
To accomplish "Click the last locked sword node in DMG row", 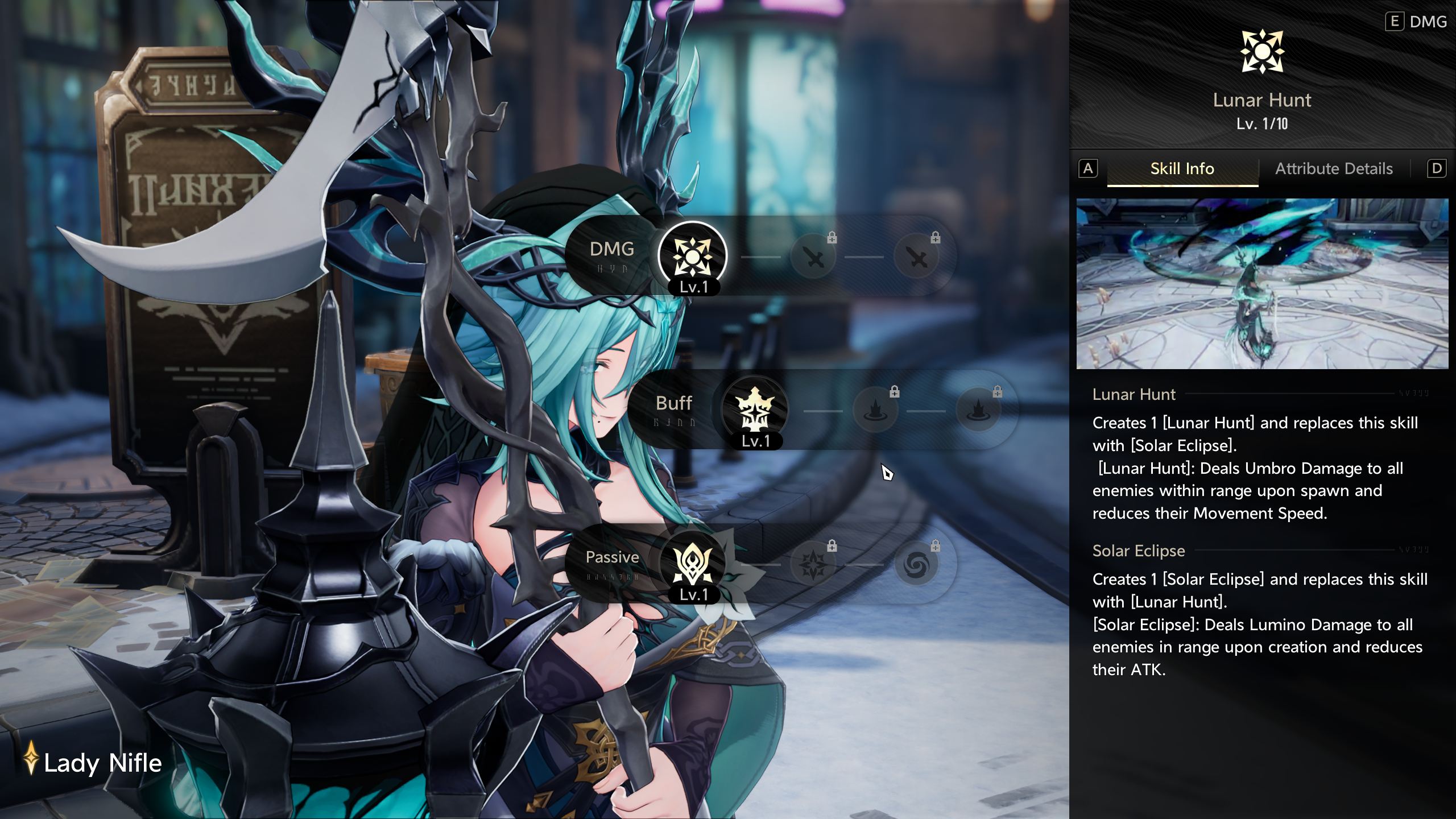I will (917, 258).
